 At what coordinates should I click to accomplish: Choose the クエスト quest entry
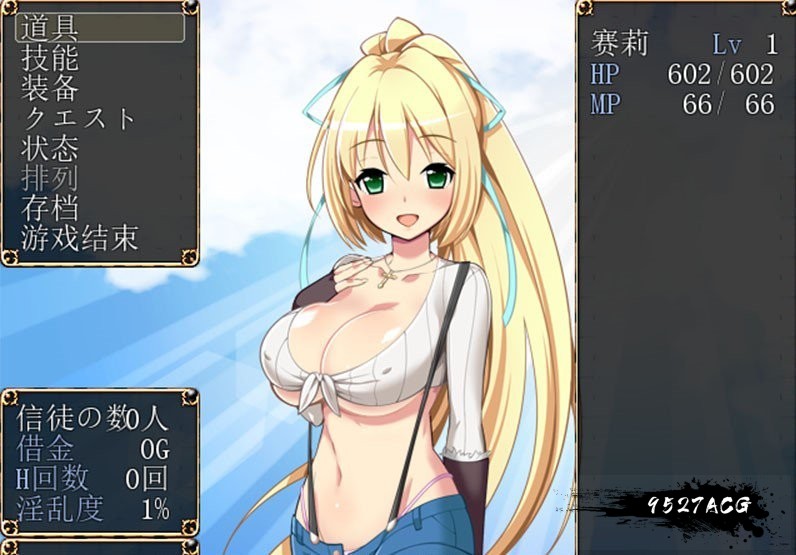click(x=78, y=118)
